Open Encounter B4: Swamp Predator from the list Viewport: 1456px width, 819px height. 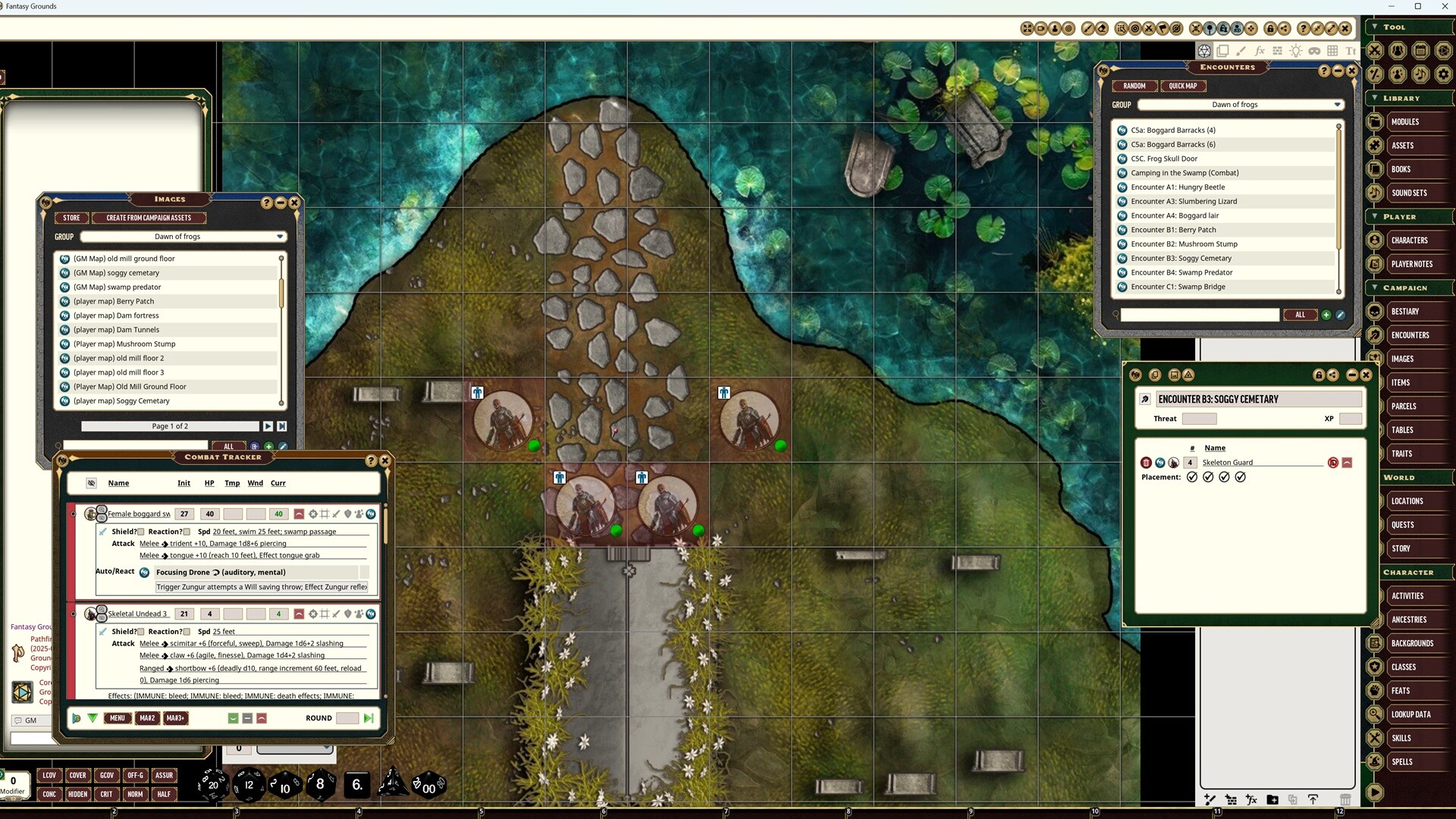pos(1183,272)
